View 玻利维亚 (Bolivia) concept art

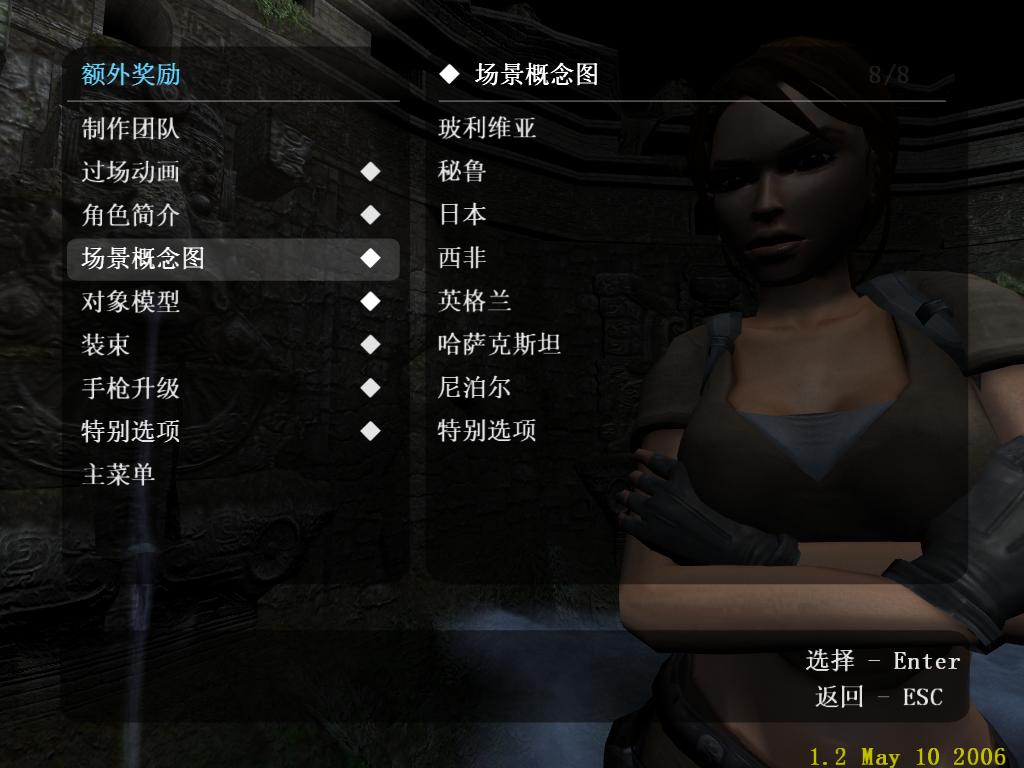tap(487, 128)
